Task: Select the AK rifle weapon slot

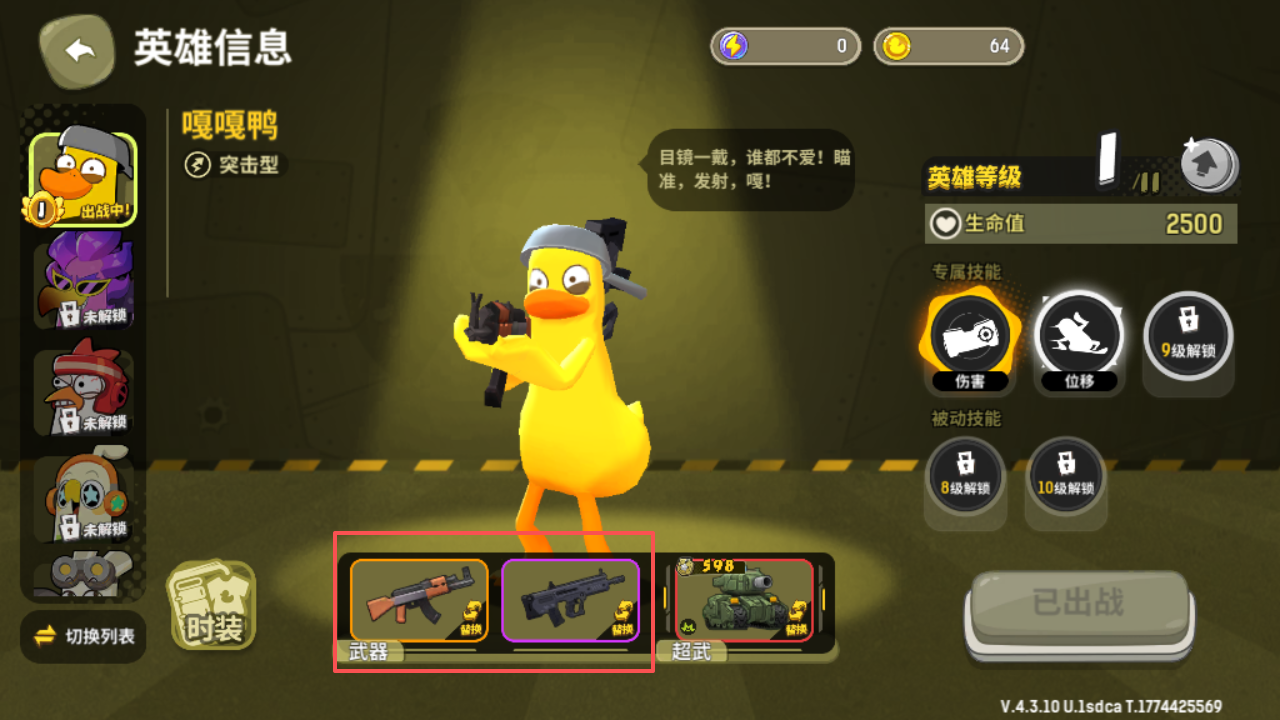Action: [419, 600]
